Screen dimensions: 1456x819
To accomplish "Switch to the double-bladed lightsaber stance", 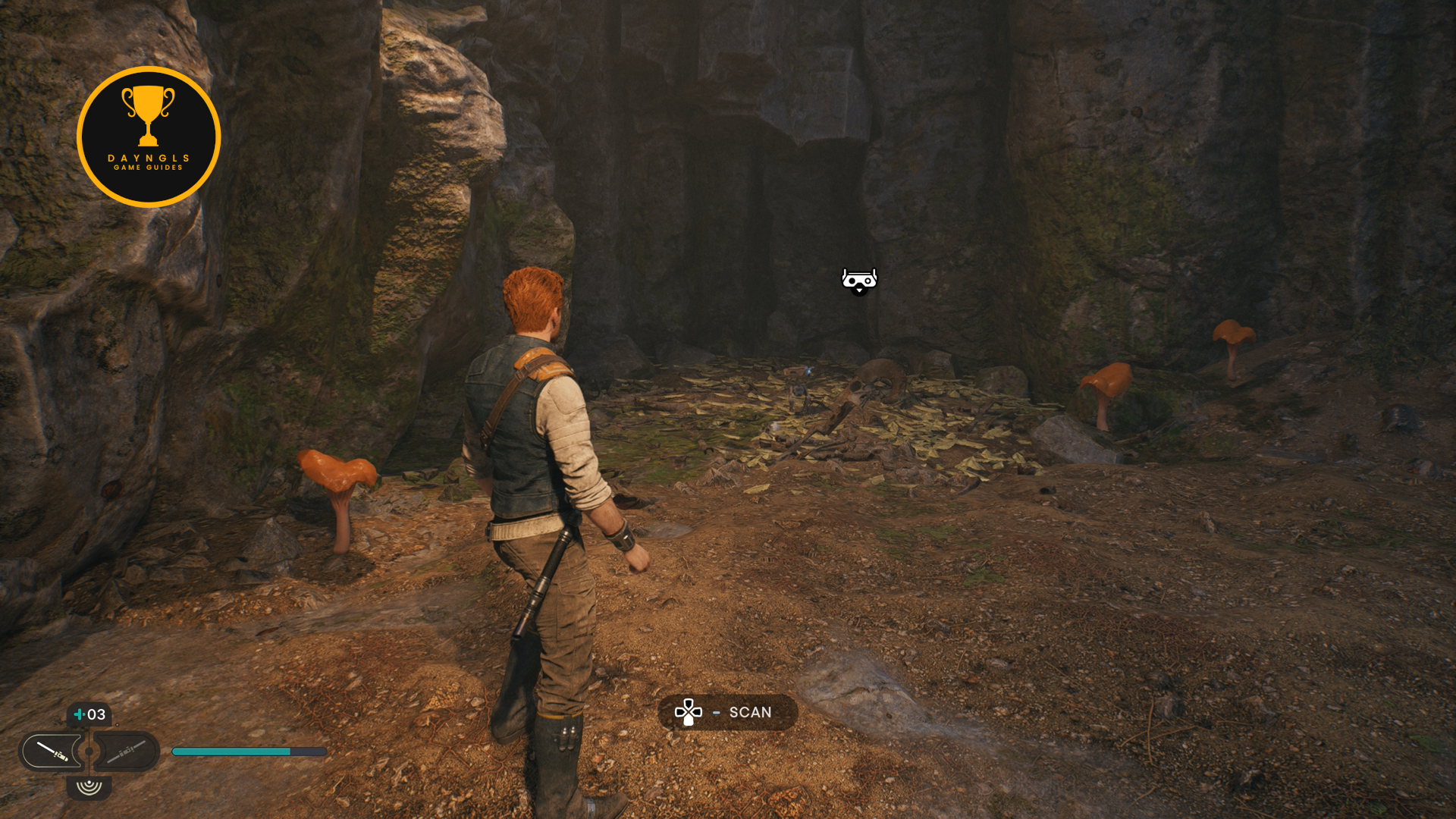I will (x=126, y=752).
